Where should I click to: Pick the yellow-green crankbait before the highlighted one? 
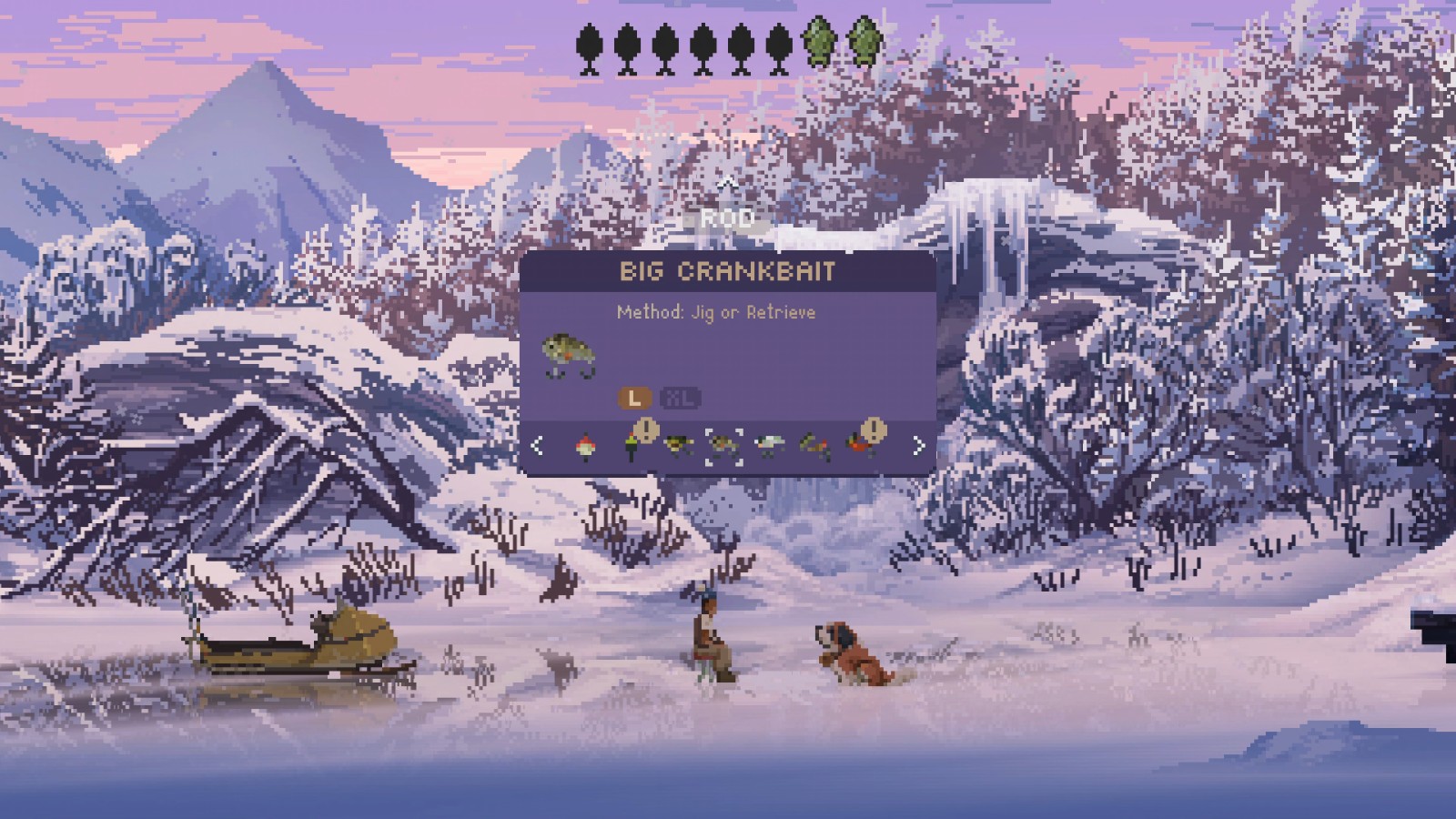677,445
